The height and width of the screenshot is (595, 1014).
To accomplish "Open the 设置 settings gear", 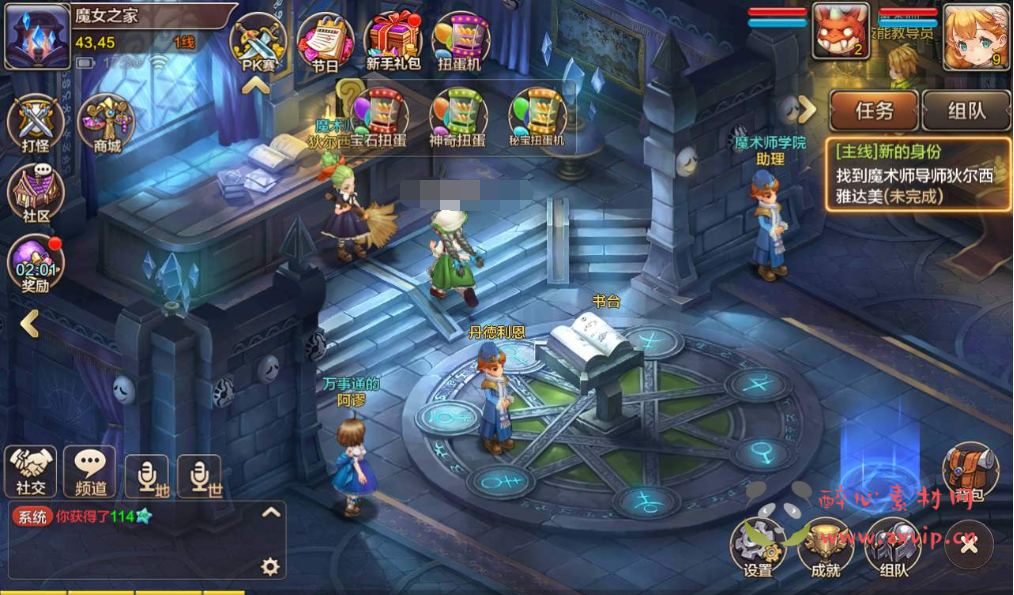I will coord(757,547).
